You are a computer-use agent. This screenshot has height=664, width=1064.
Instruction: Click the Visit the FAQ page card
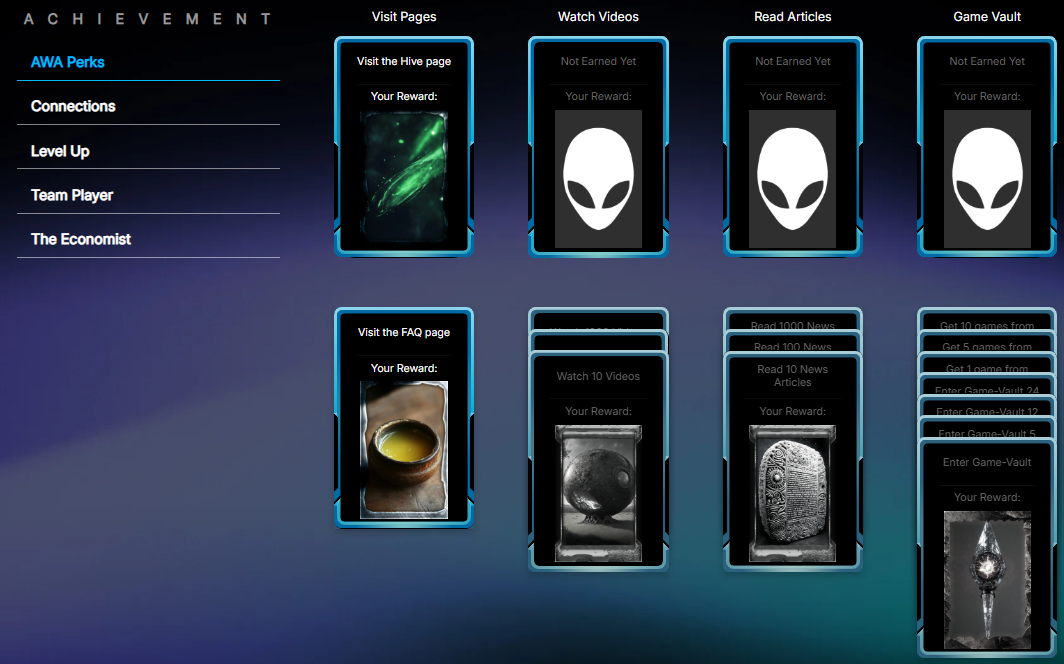(403, 417)
